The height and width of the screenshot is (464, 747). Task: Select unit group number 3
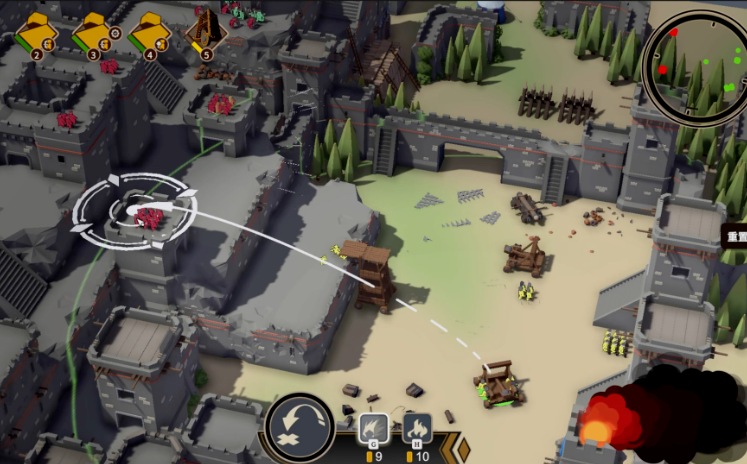94,34
